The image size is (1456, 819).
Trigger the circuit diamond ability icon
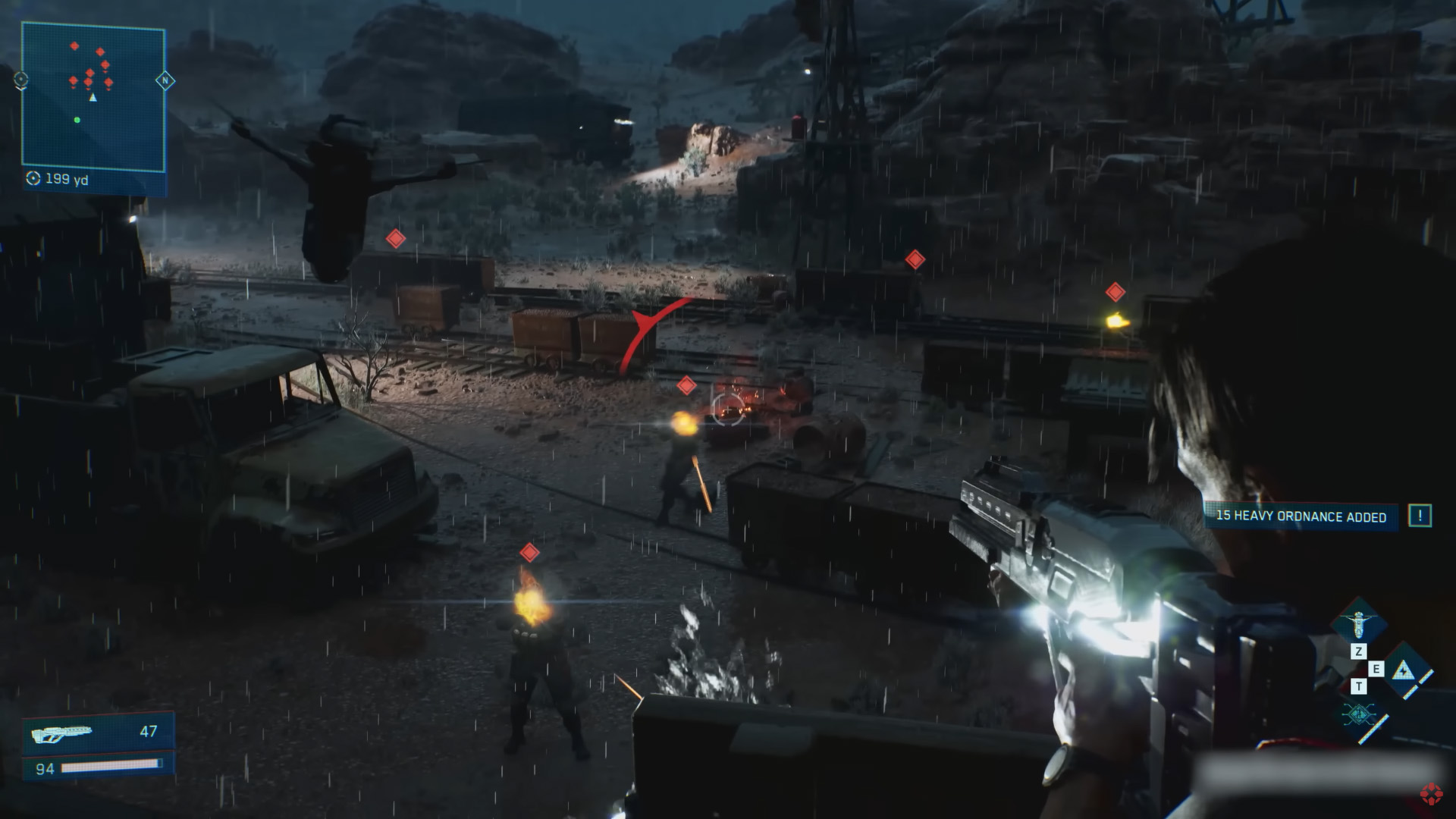[1357, 715]
